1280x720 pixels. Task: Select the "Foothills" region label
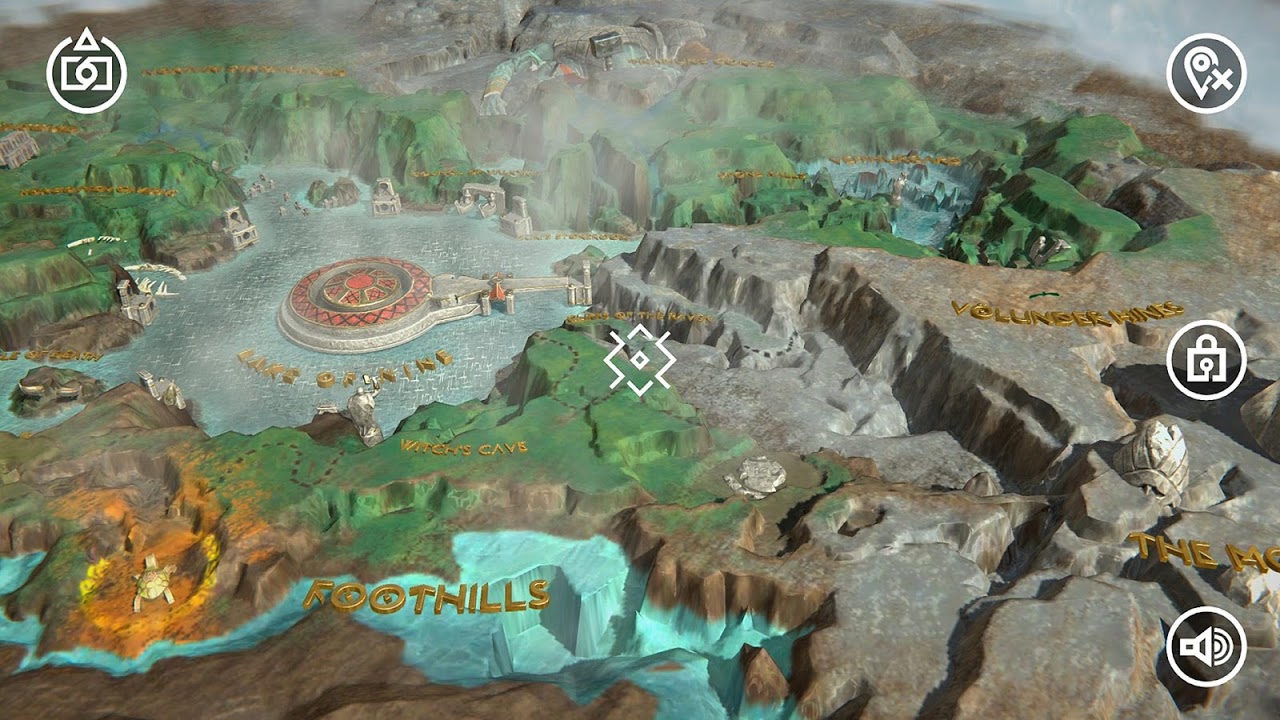[x=425, y=597]
